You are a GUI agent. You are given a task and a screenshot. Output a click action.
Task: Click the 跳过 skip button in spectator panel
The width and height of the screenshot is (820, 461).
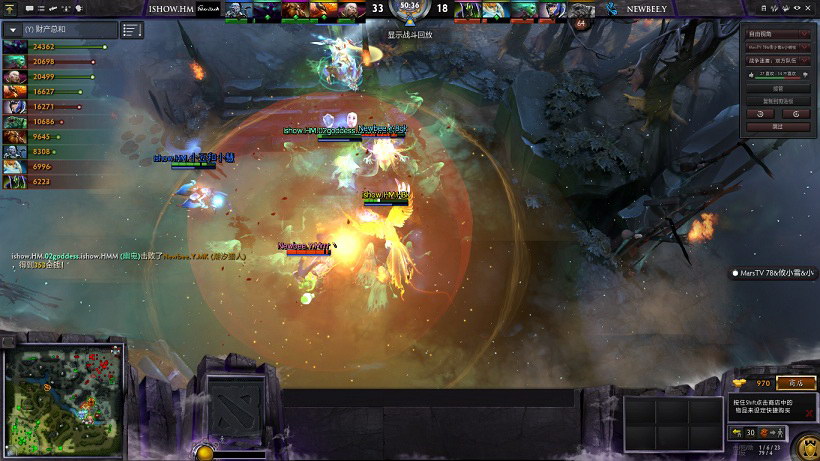(778, 127)
